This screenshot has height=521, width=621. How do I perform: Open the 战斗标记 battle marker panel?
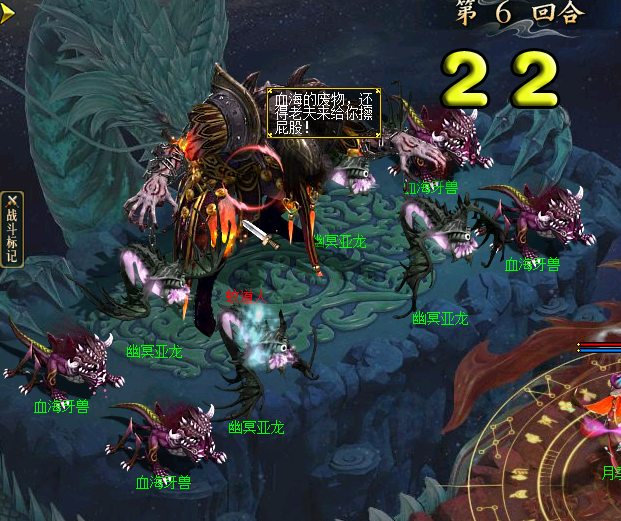click(11, 229)
